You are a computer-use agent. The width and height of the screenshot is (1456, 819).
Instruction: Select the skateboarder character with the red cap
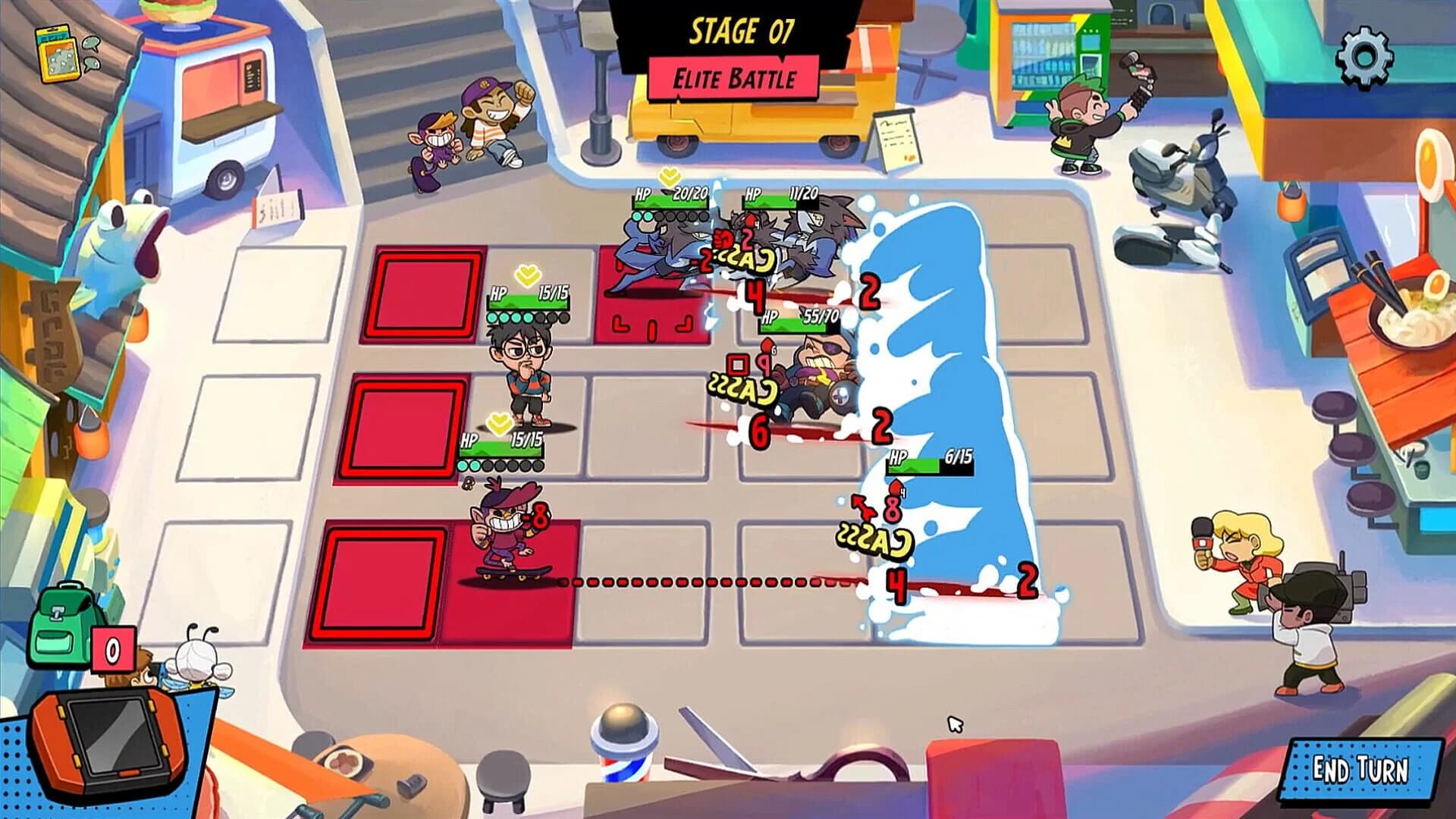tap(504, 531)
